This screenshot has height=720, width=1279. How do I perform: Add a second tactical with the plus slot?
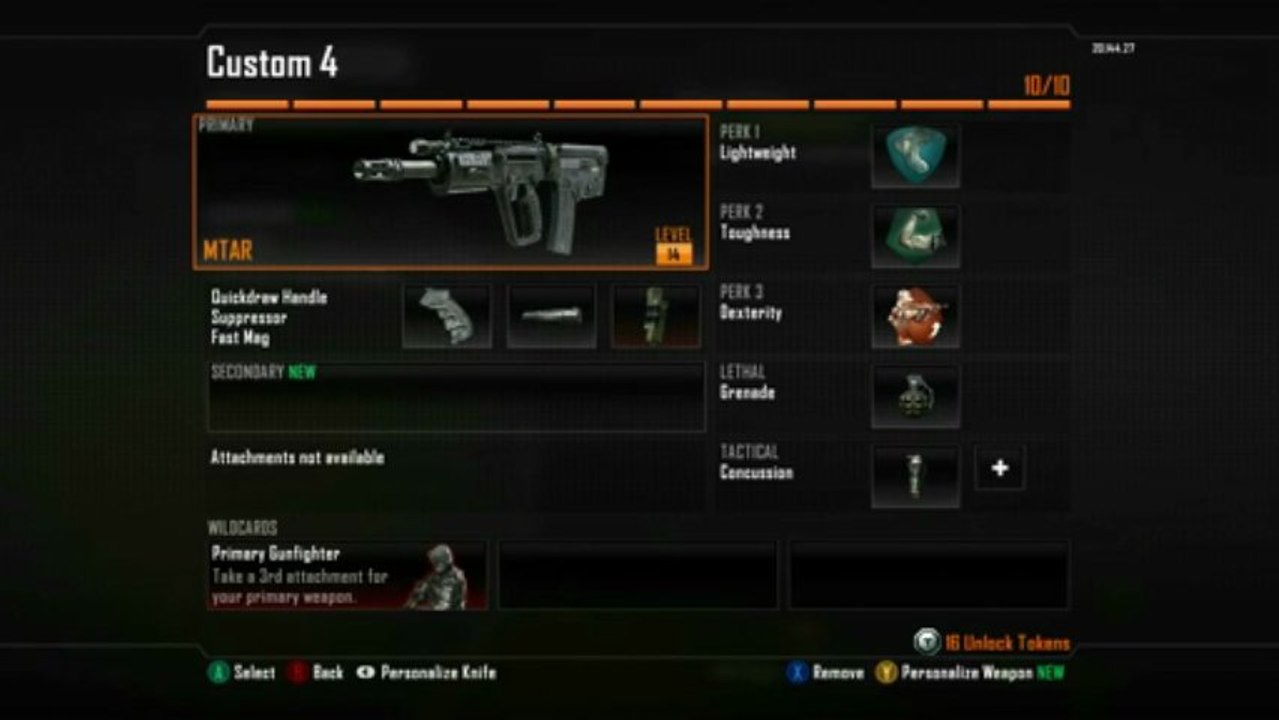coord(1000,468)
